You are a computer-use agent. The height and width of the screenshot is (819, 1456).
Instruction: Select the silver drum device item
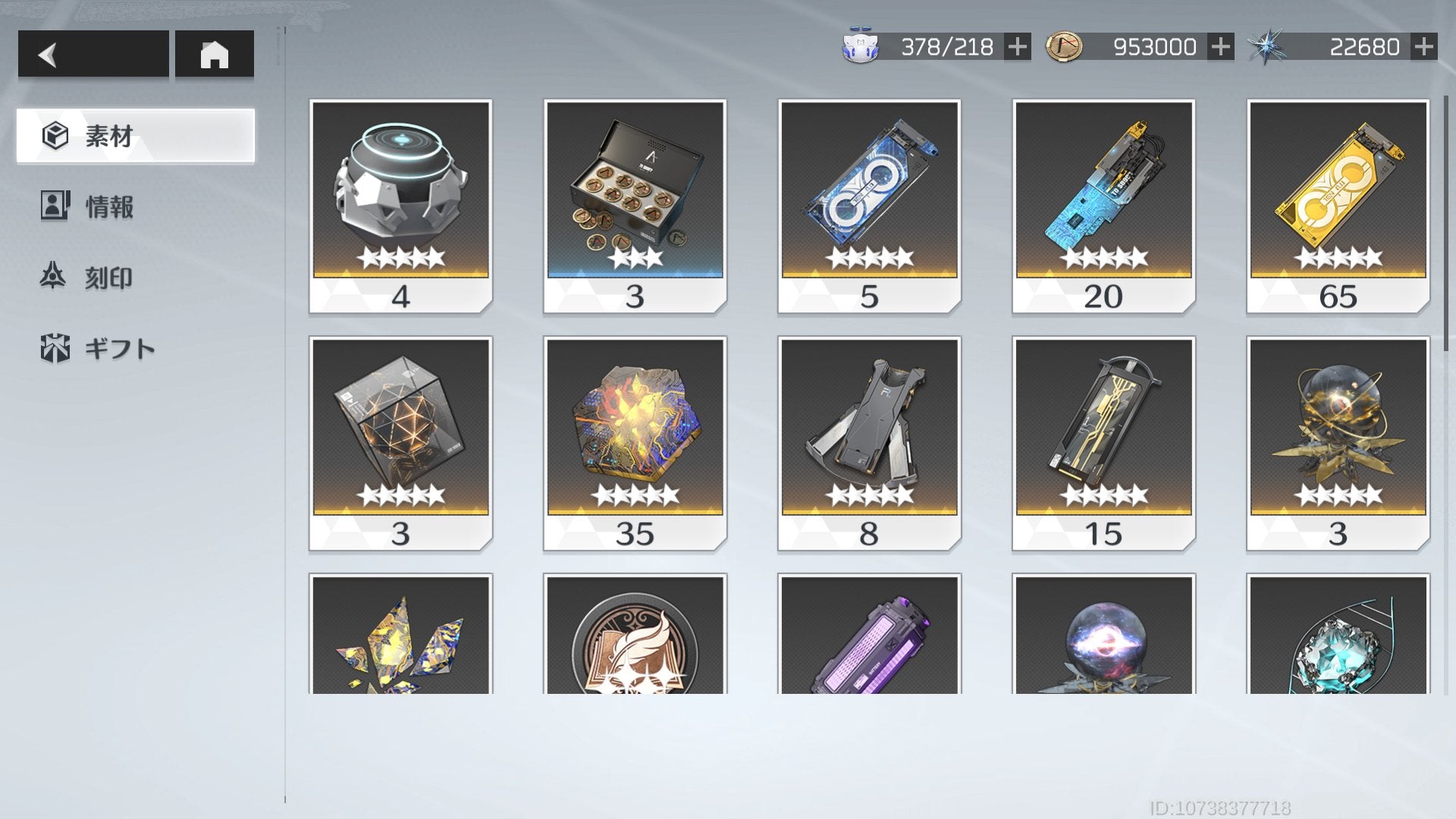click(400, 205)
